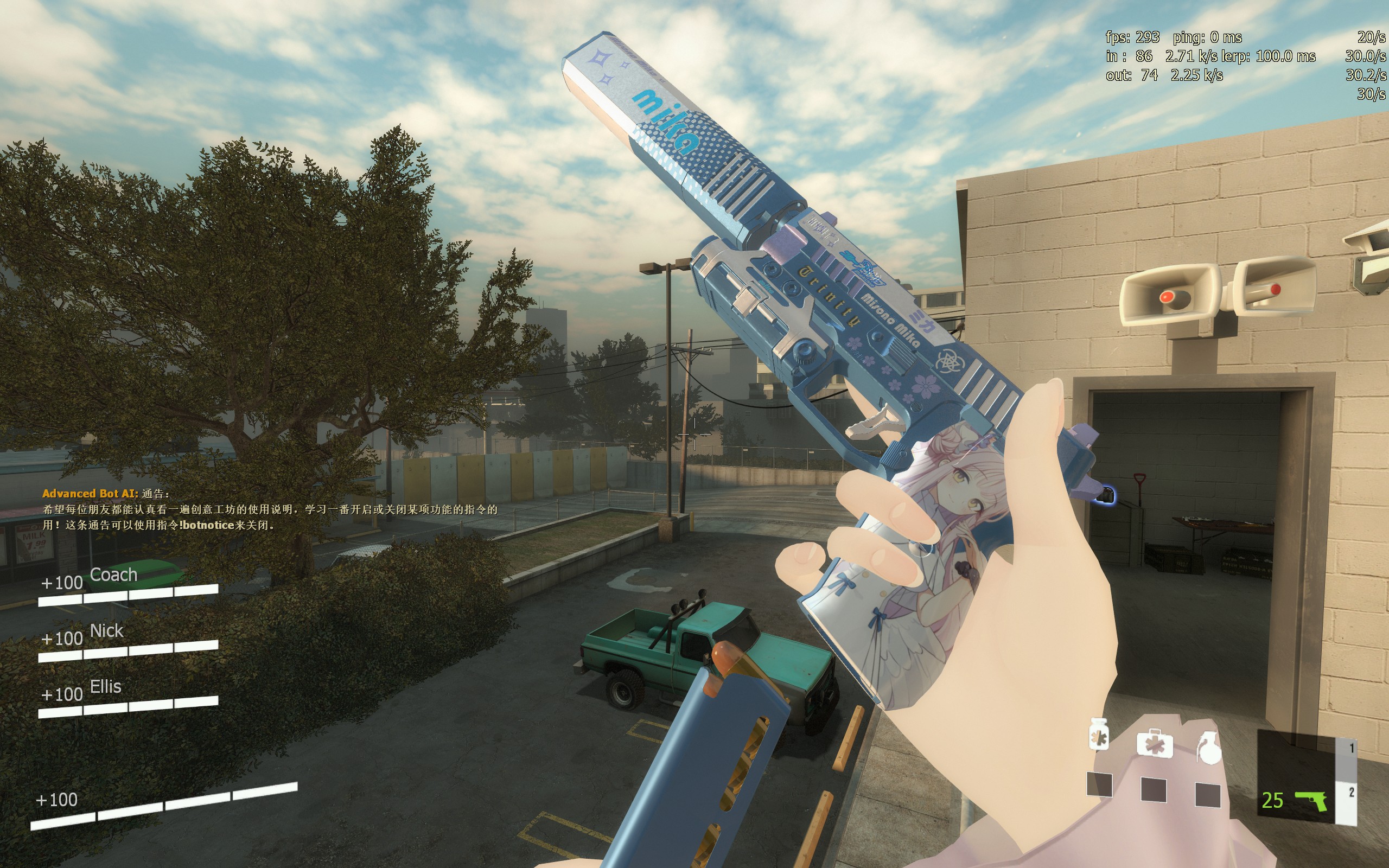Switch to weapon slot 2
Image resolution: width=1389 pixels, height=868 pixels.
1351,793
